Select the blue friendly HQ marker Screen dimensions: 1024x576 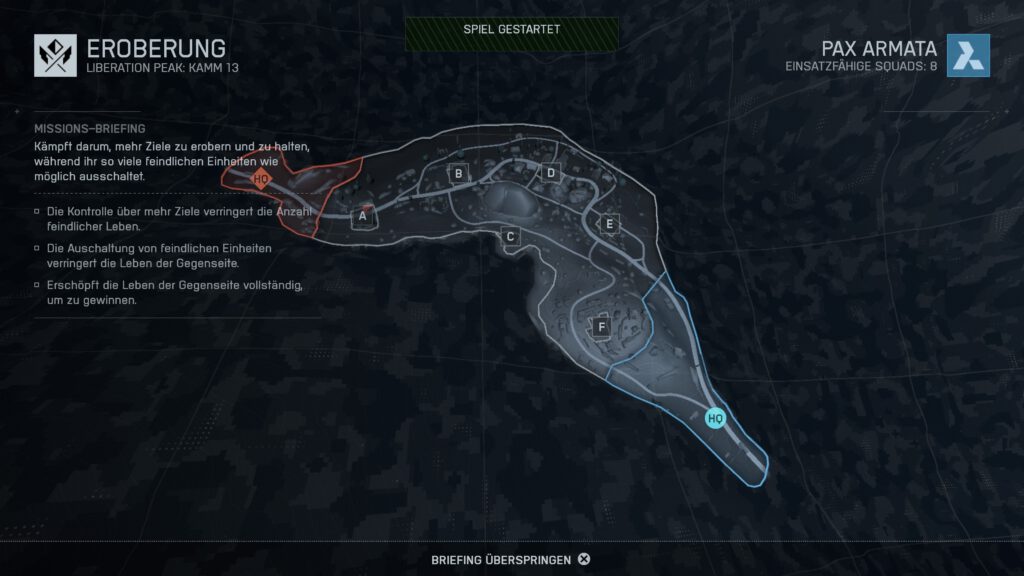[x=715, y=418]
